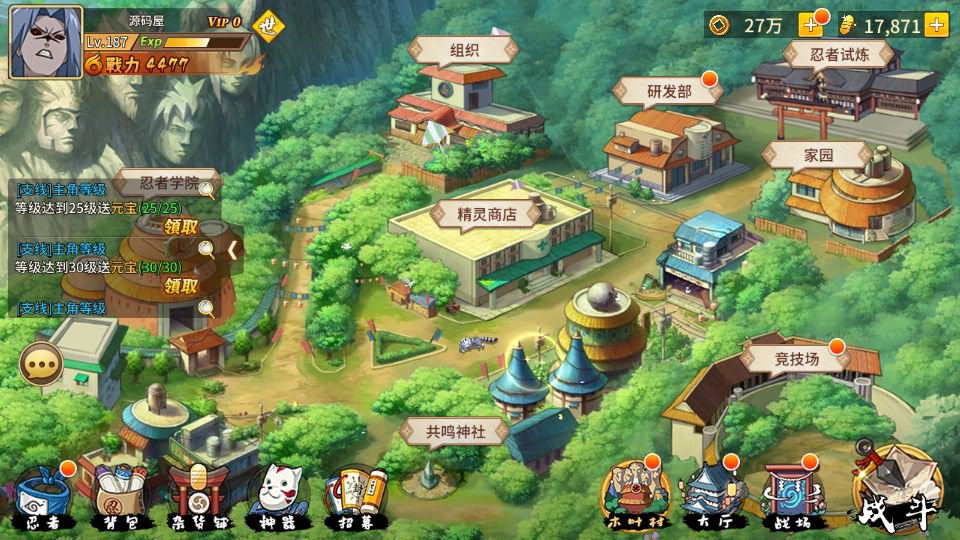Open the player avatar profile
Screen dimensions: 960x540
coord(45,42)
